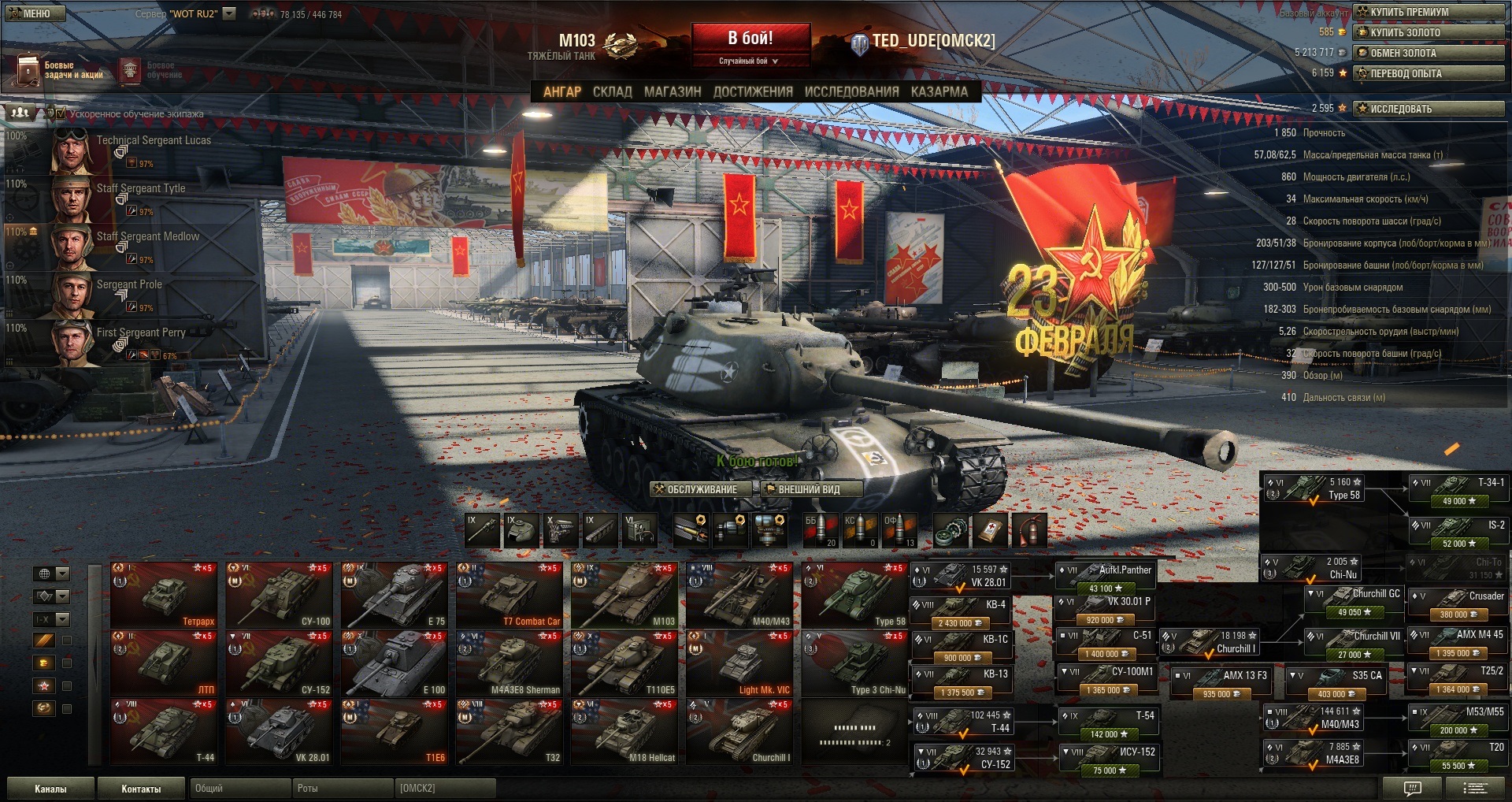Click the ИССЛЕДОВАТЬ button
1512x802 pixels.
(1429, 109)
